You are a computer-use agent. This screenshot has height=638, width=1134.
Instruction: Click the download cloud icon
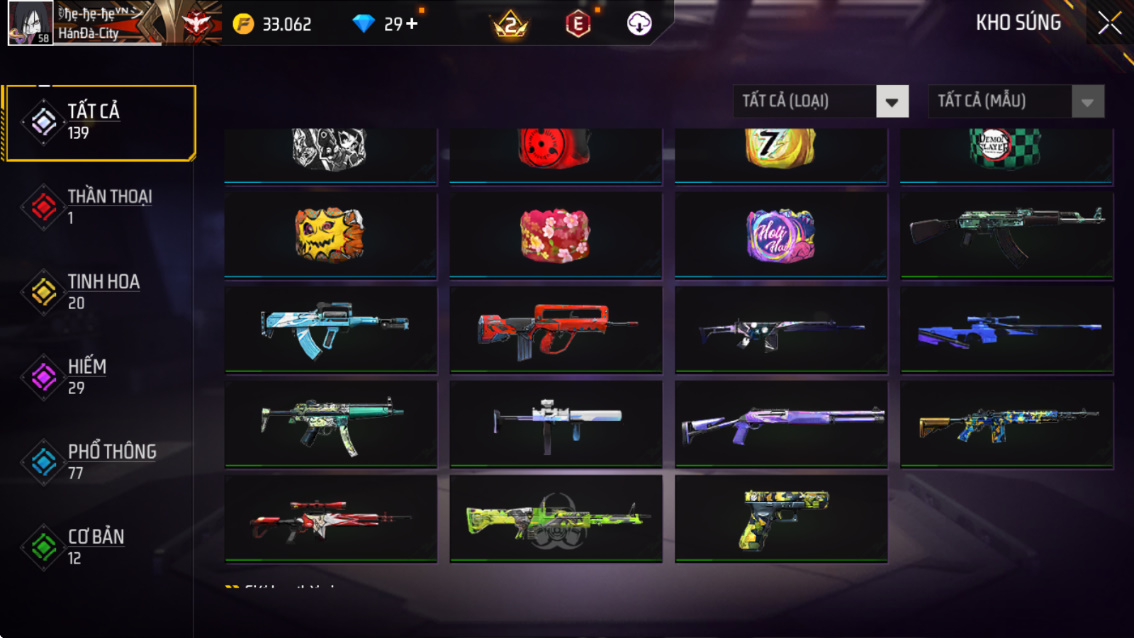639,24
